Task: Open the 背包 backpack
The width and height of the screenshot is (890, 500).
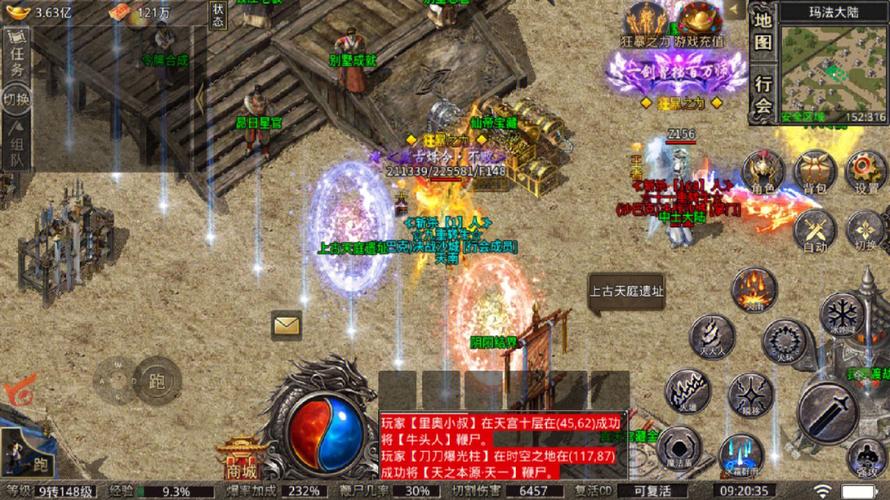Action: [815, 170]
